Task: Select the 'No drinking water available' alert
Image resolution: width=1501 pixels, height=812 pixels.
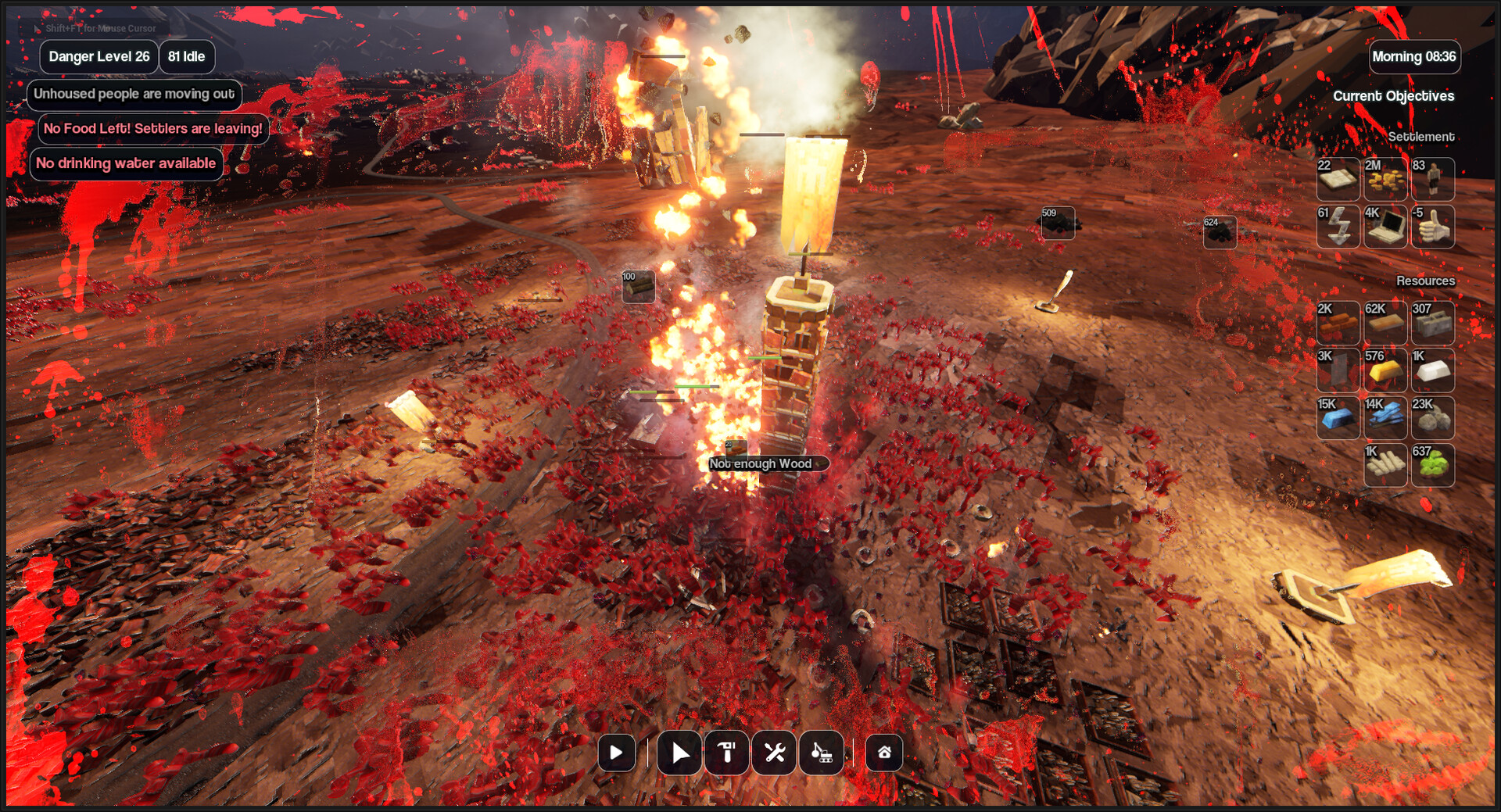Action: [126, 163]
